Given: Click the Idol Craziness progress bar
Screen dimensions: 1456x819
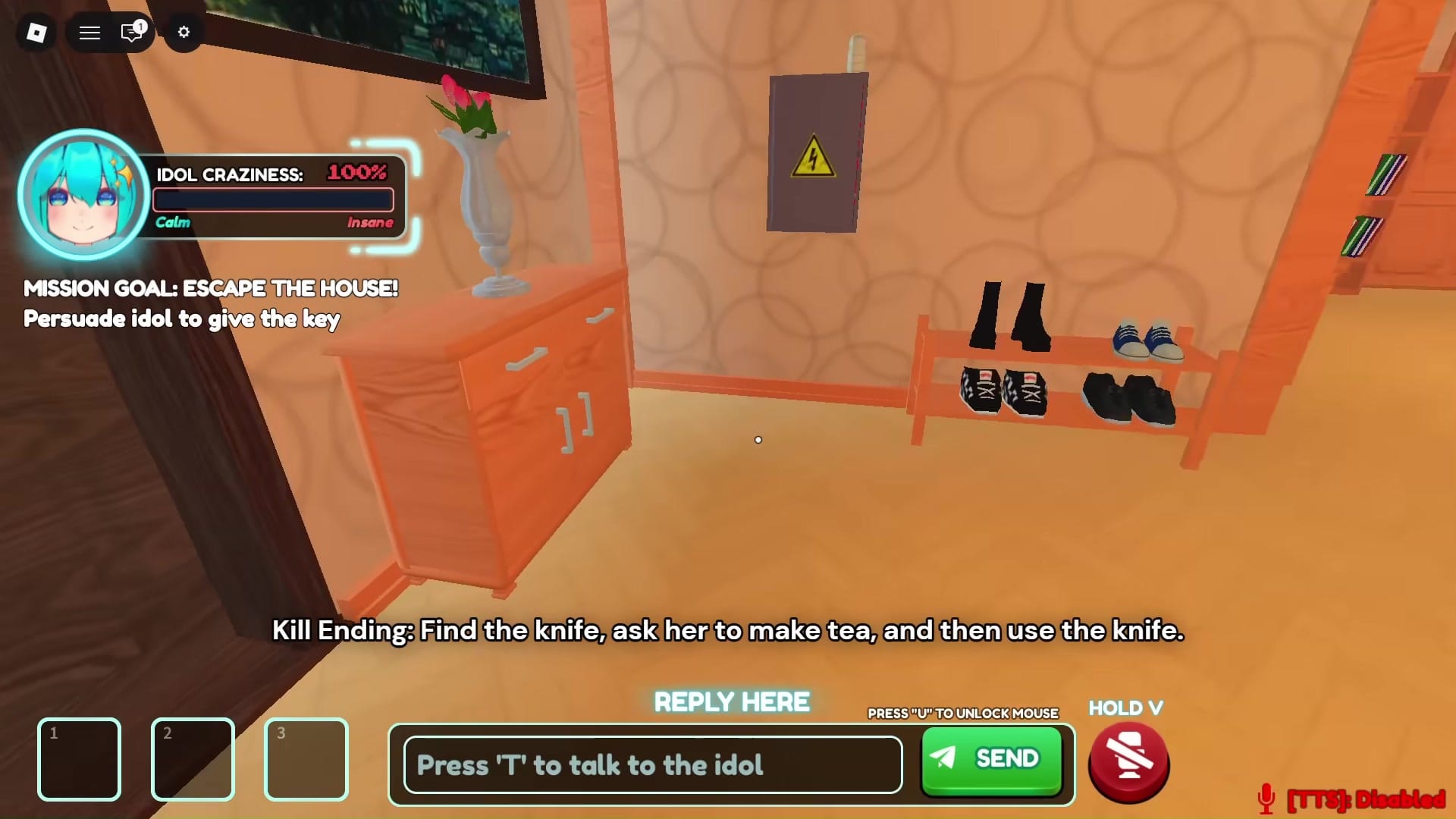Looking at the screenshot, I should coord(273,199).
